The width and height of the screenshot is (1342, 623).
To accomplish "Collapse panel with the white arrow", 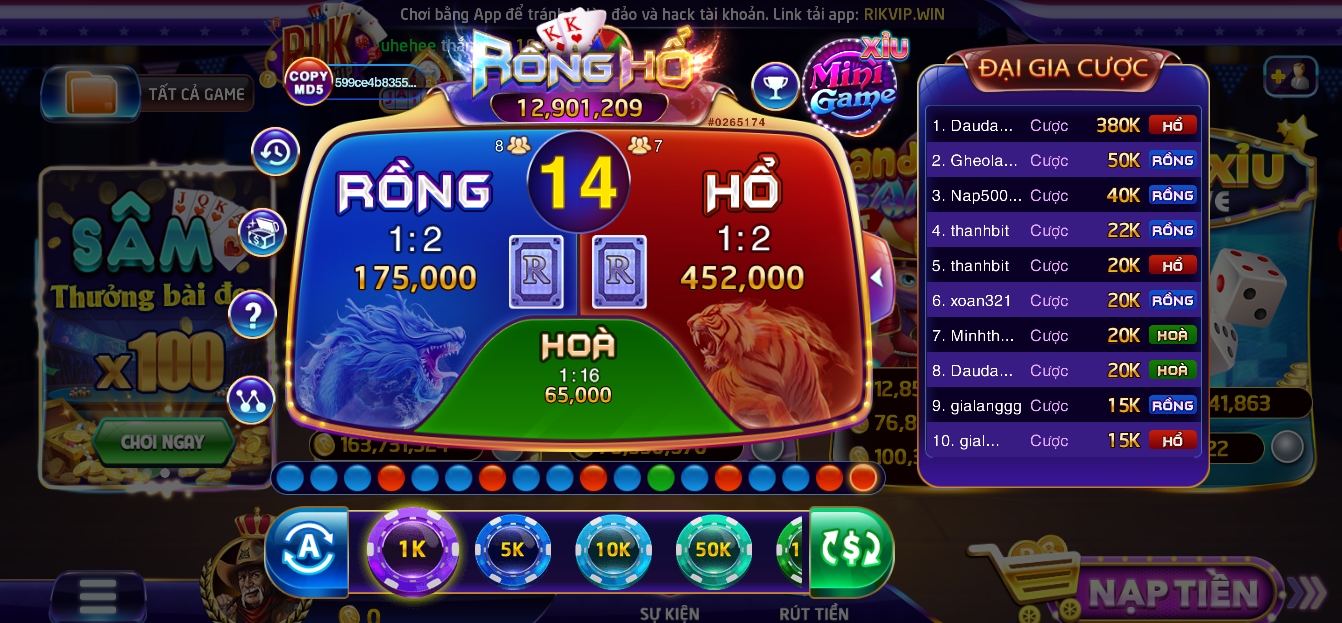I will point(877,278).
